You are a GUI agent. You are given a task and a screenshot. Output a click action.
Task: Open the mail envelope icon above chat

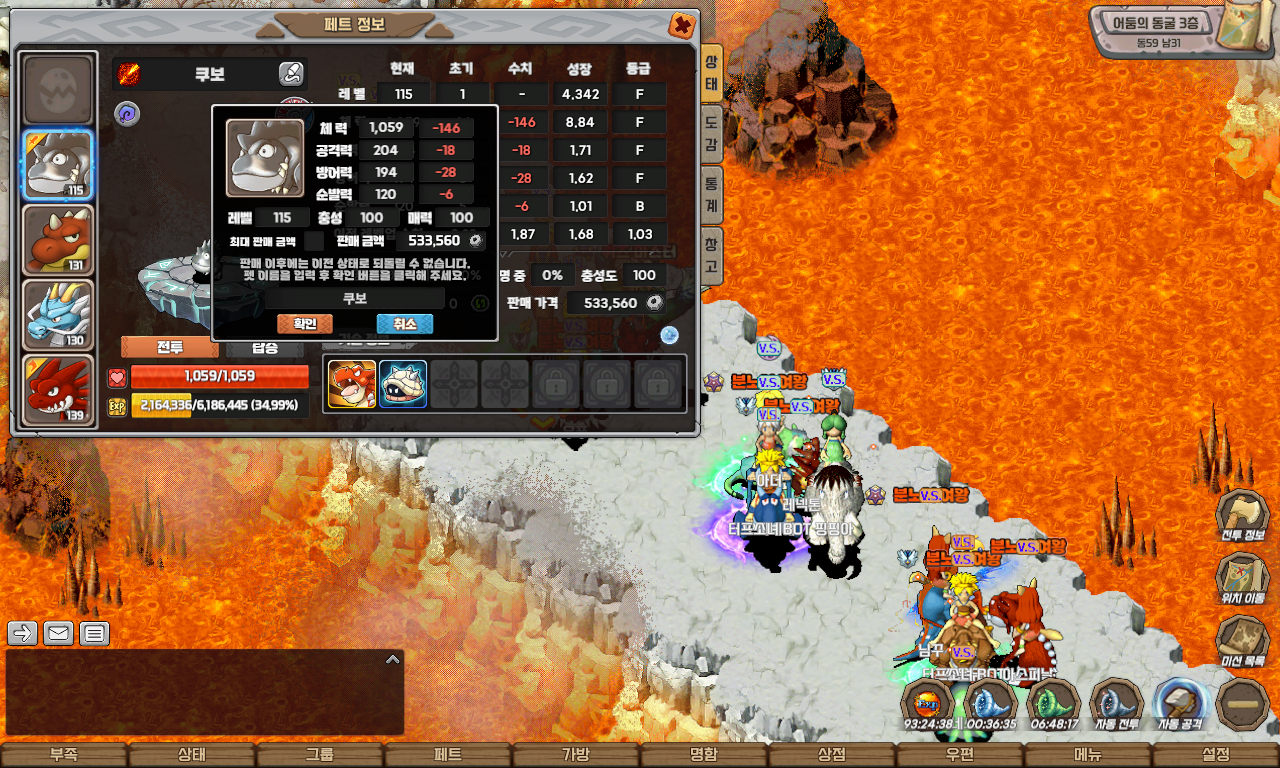pos(58,633)
